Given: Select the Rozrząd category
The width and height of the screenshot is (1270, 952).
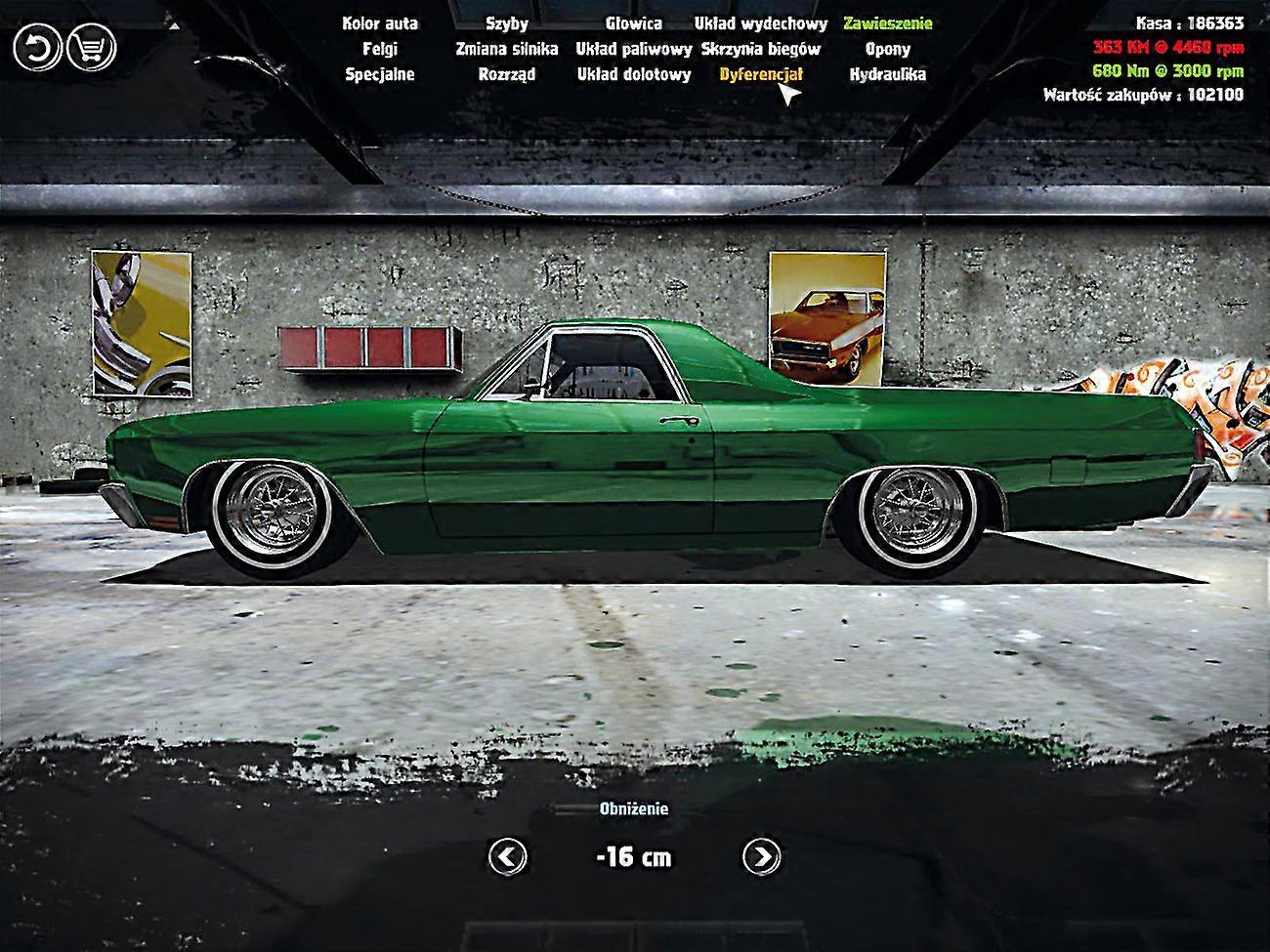Looking at the screenshot, I should [x=507, y=73].
